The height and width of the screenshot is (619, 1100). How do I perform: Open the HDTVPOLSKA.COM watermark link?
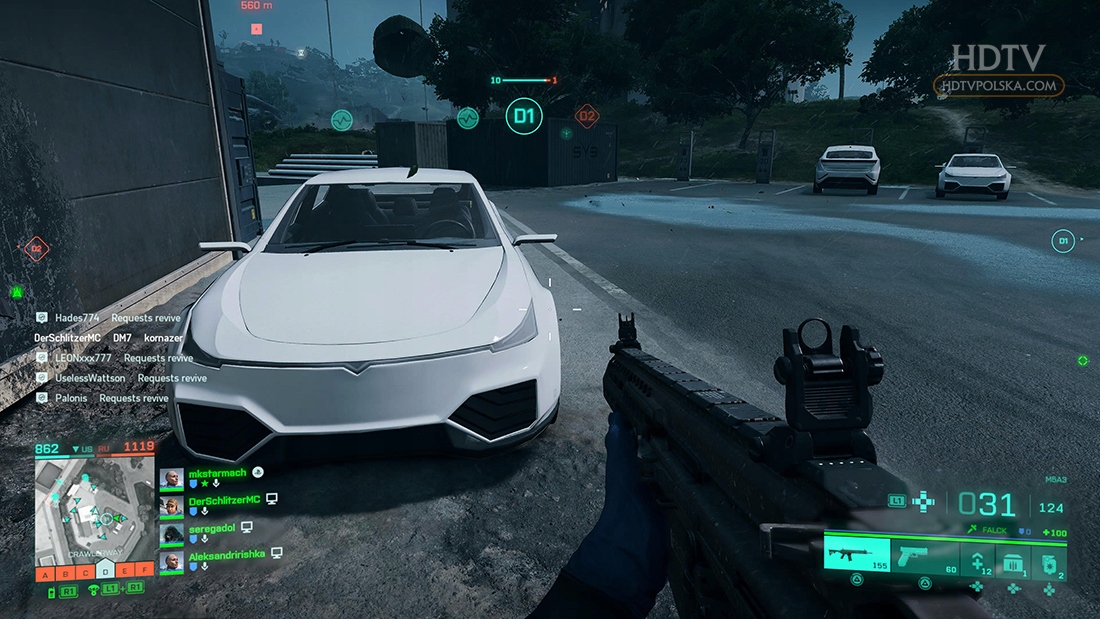(998, 86)
